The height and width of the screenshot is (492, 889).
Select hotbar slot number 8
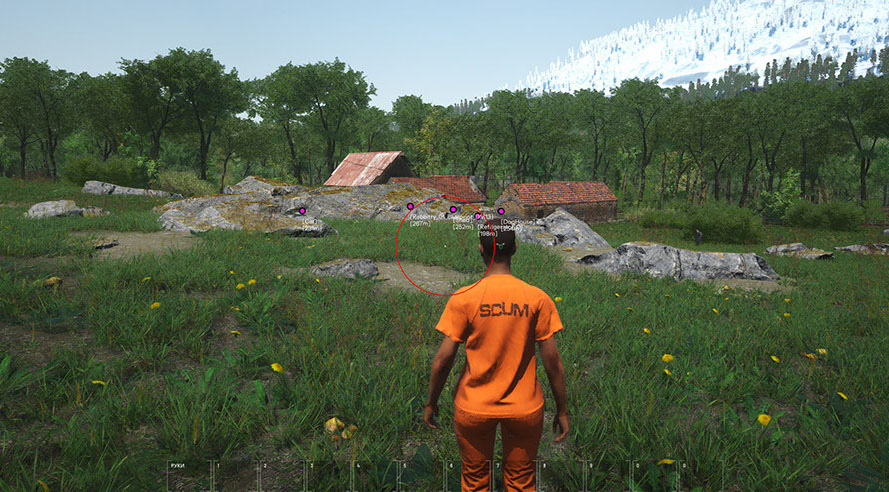[562, 476]
